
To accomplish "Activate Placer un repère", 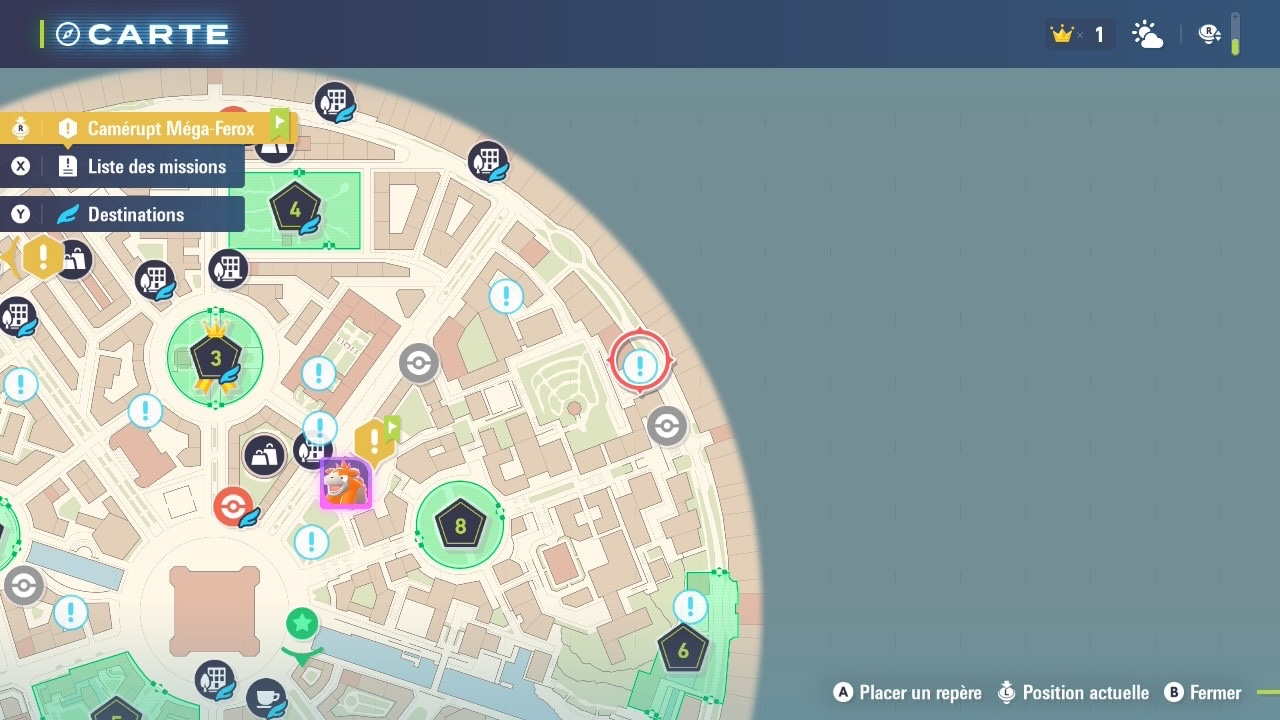I will click(x=908, y=693).
